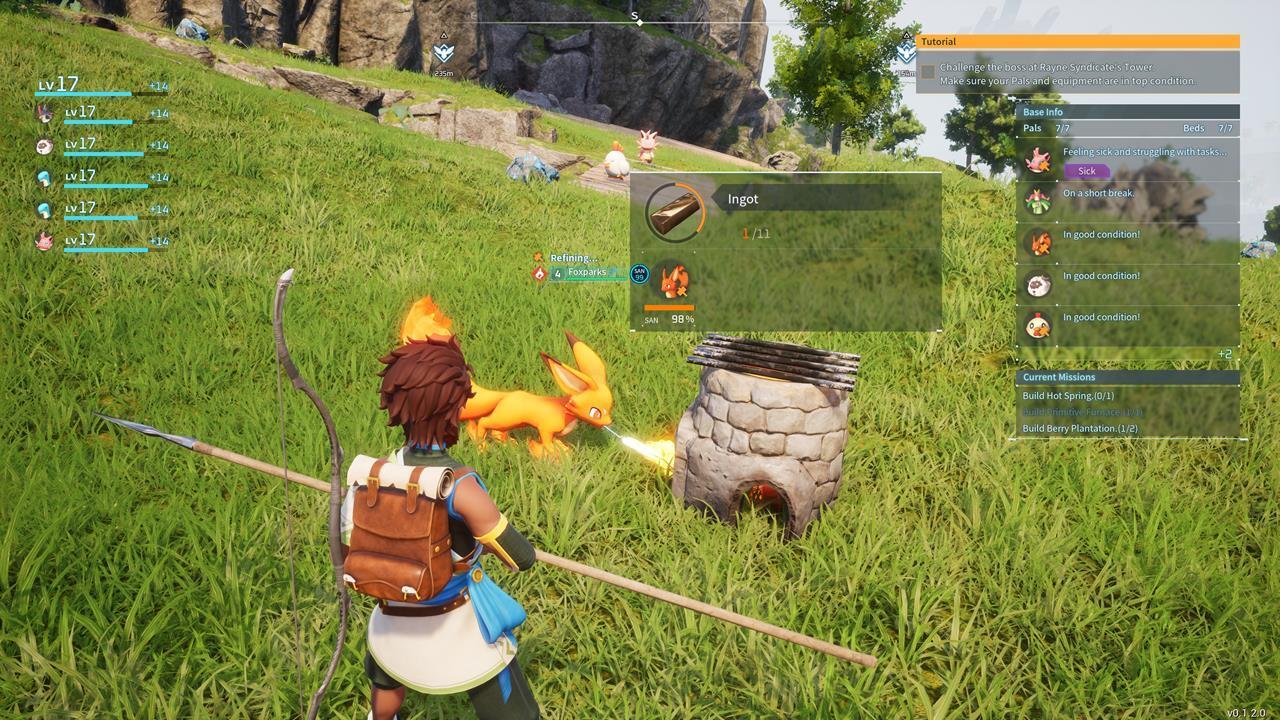The width and height of the screenshot is (1280, 720).
Task: Toggle the Sick status badge on the first Pal
Action: [x=1085, y=171]
